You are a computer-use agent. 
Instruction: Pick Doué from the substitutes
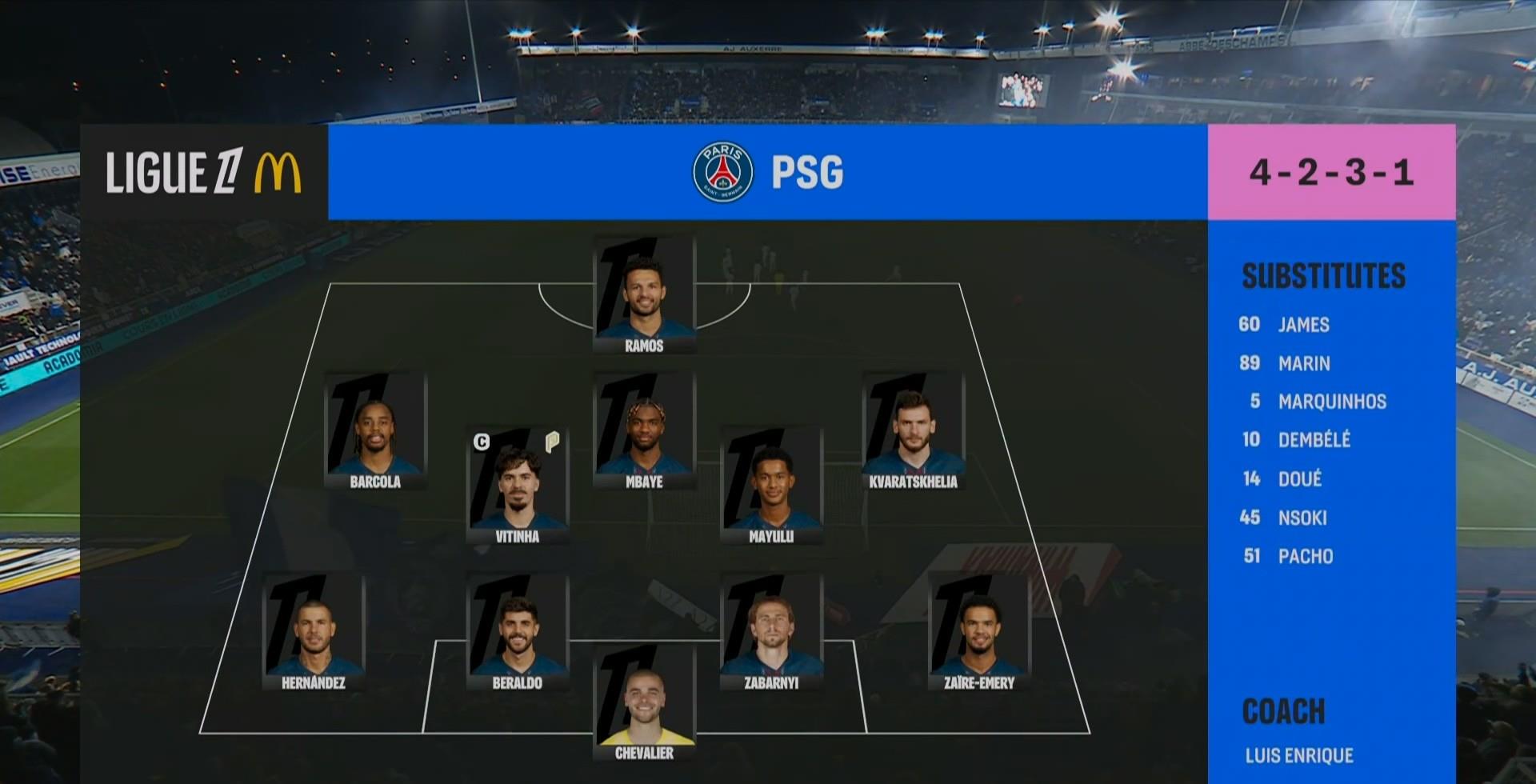[1299, 478]
